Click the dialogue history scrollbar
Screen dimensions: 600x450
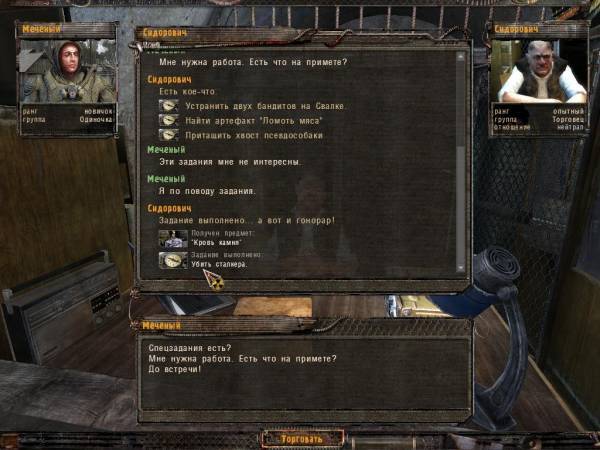coord(460,160)
